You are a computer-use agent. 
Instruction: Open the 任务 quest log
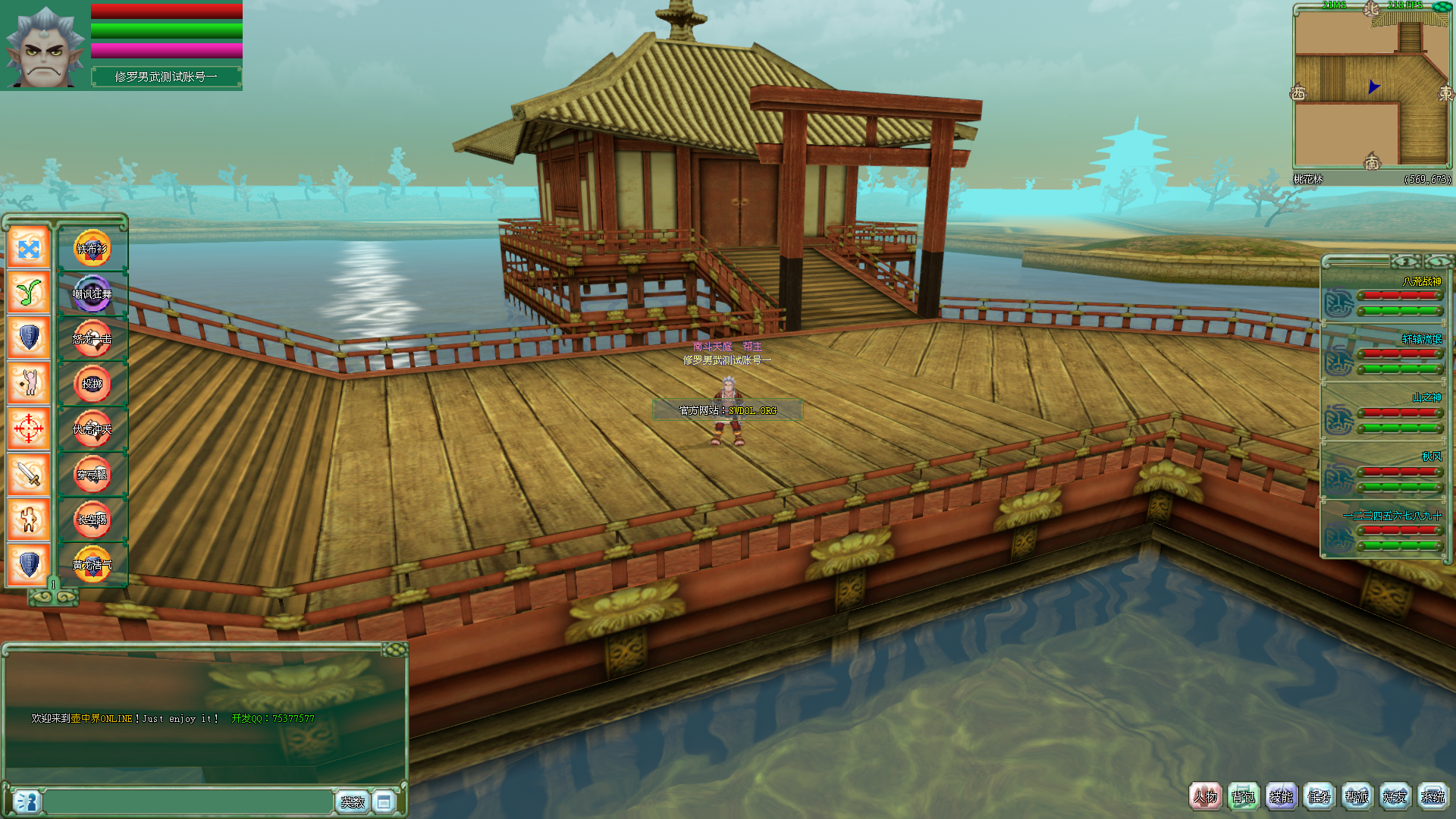[x=1319, y=797]
